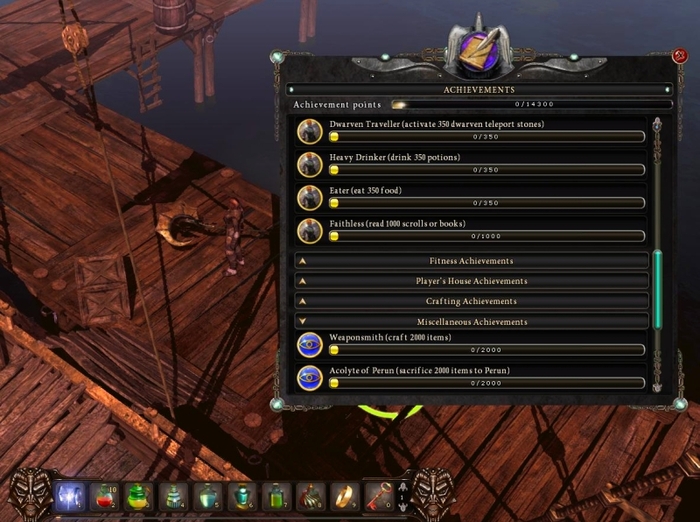Select the Dwarven Traveller achievement

[471, 130]
